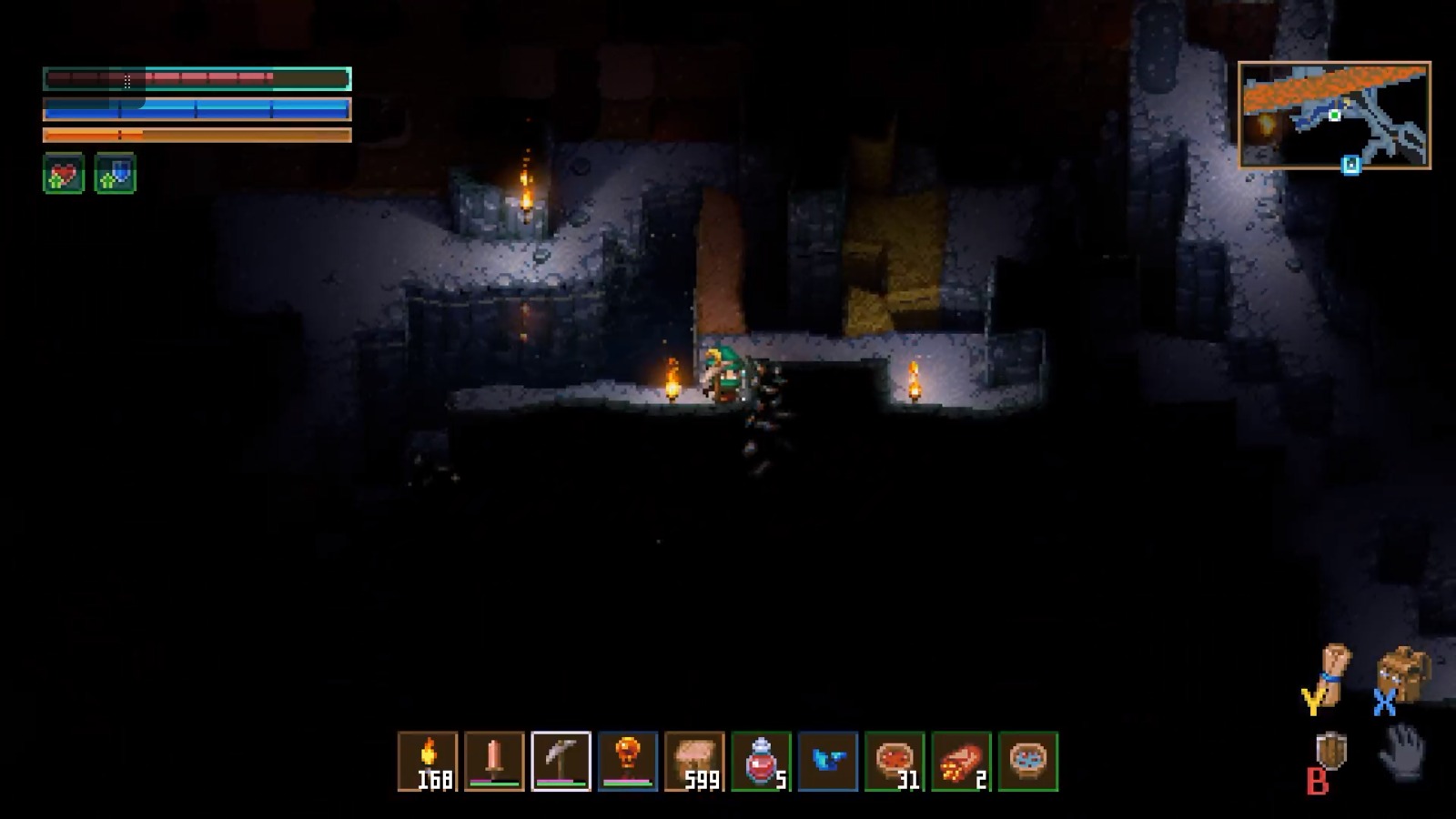Select the torch slot with 168
This screenshot has width=1456, height=819.
(x=428, y=761)
